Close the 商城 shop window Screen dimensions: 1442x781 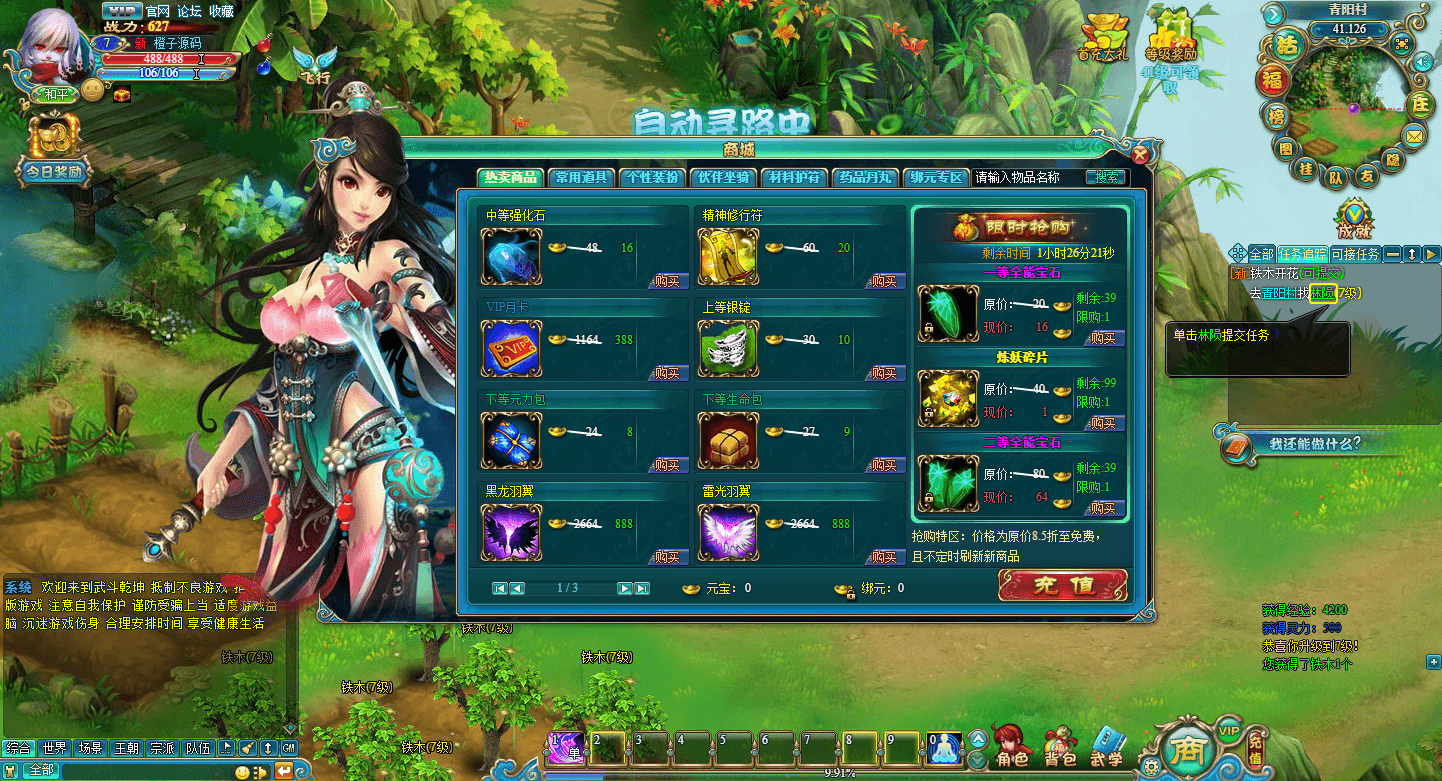point(1139,154)
